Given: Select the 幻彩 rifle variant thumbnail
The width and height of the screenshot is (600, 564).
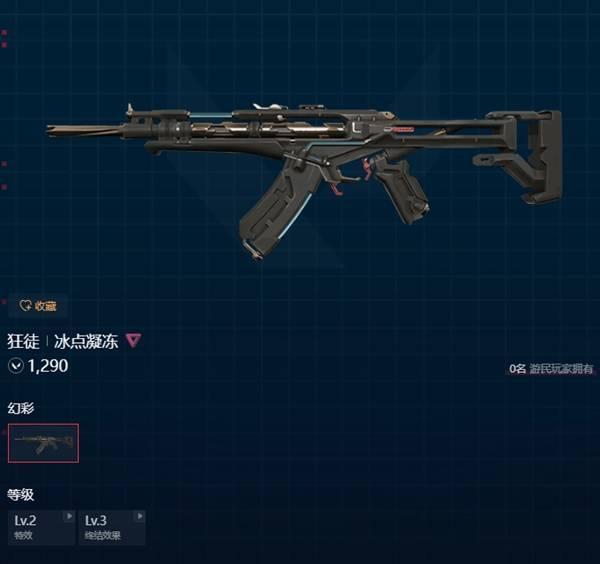Looking at the screenshot, I should click(43, 443).
